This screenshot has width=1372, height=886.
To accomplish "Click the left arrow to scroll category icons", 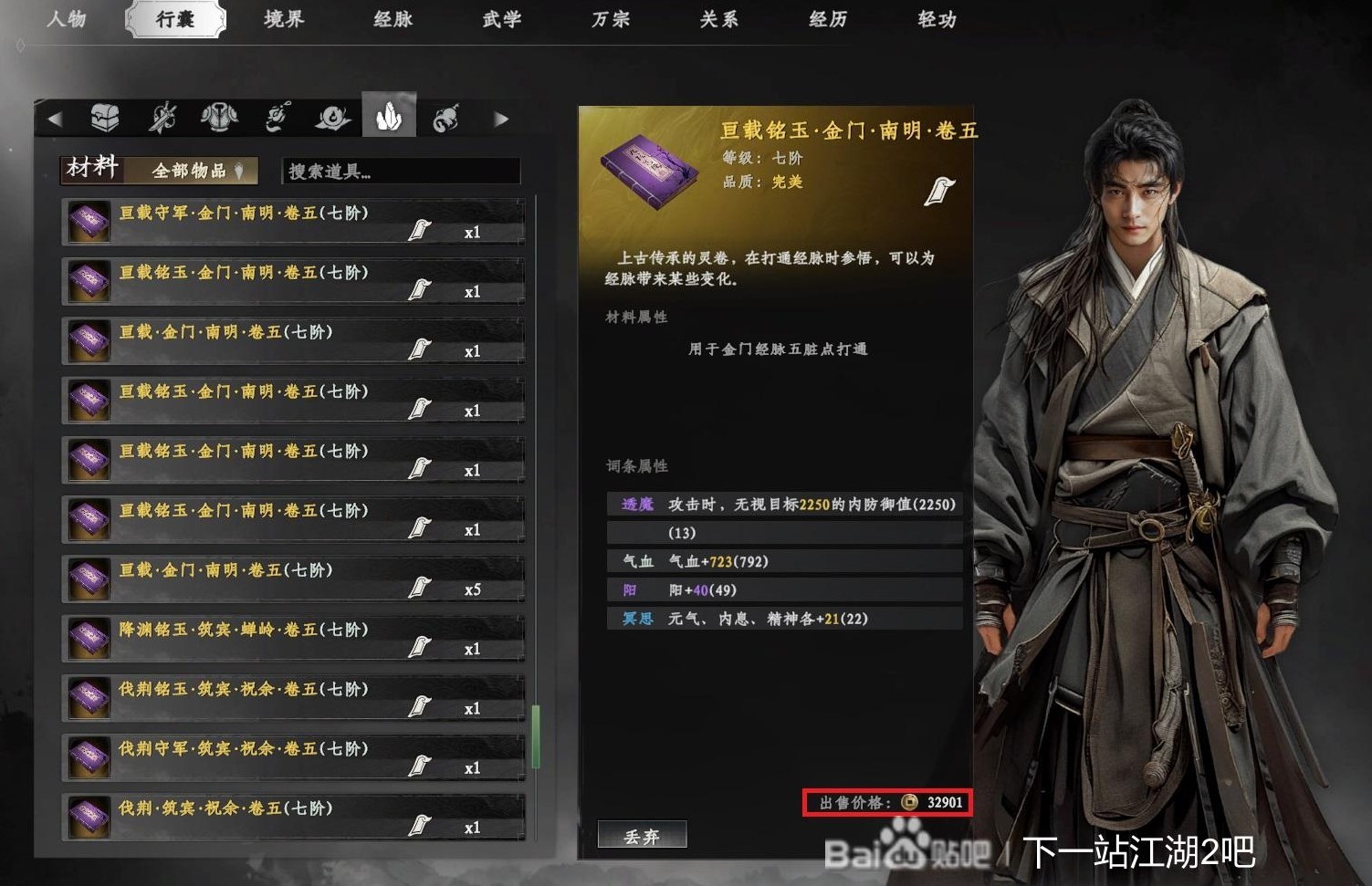I will pos(58,117).
